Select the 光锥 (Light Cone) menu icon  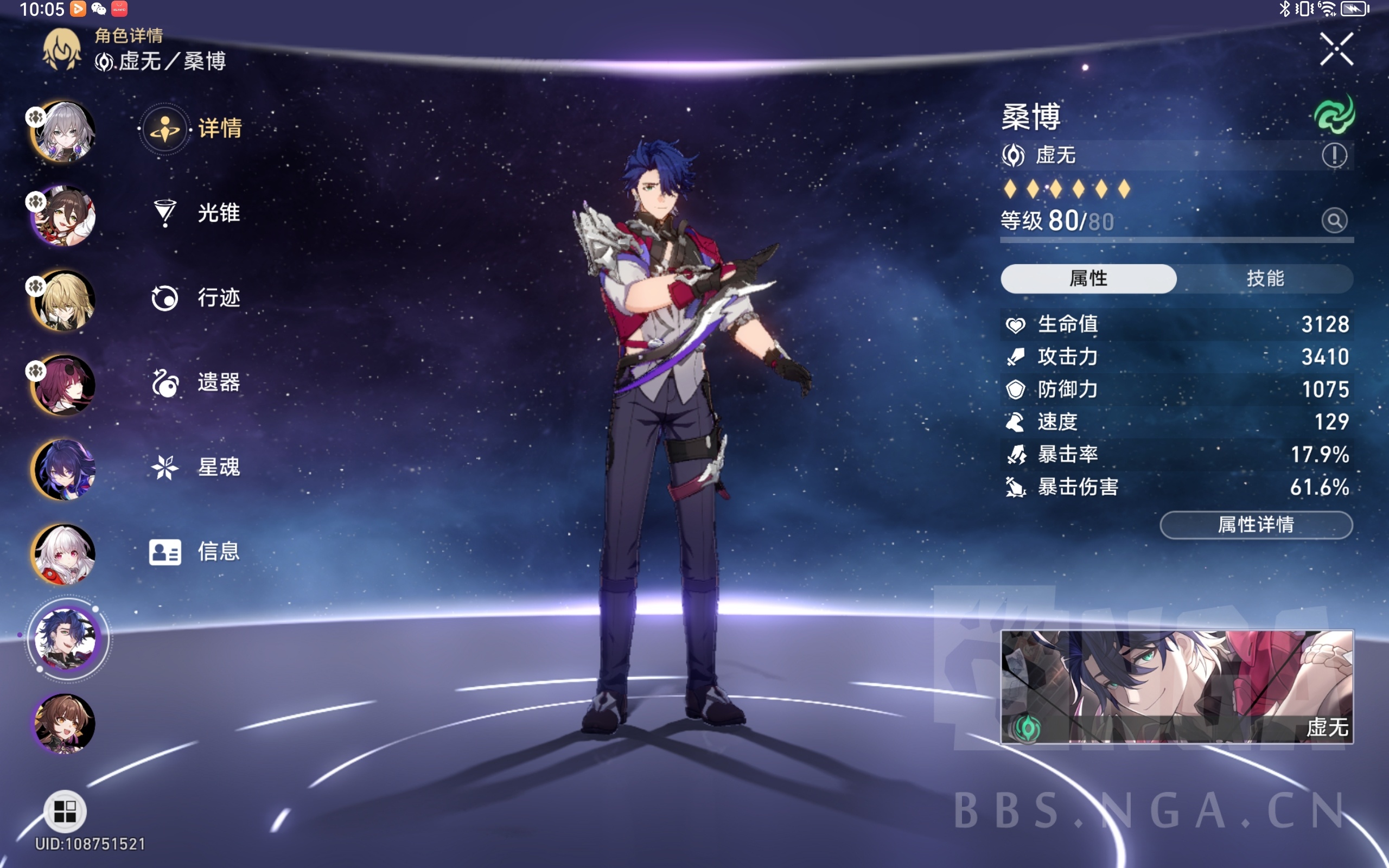pos(165,213)
